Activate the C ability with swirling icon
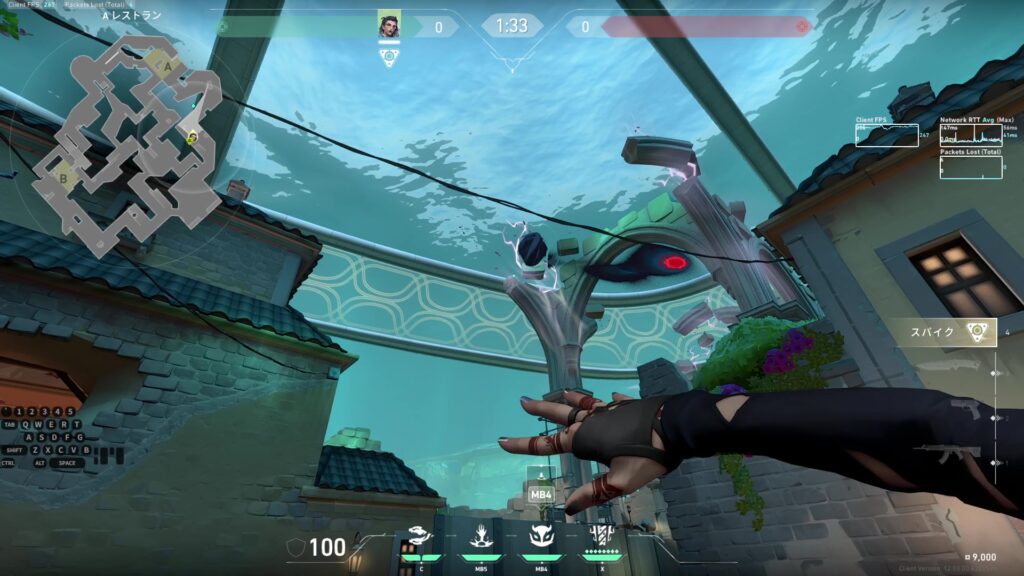Image resolution: width=1024 pixels, height=576 pixels. [x=421, y=537]
